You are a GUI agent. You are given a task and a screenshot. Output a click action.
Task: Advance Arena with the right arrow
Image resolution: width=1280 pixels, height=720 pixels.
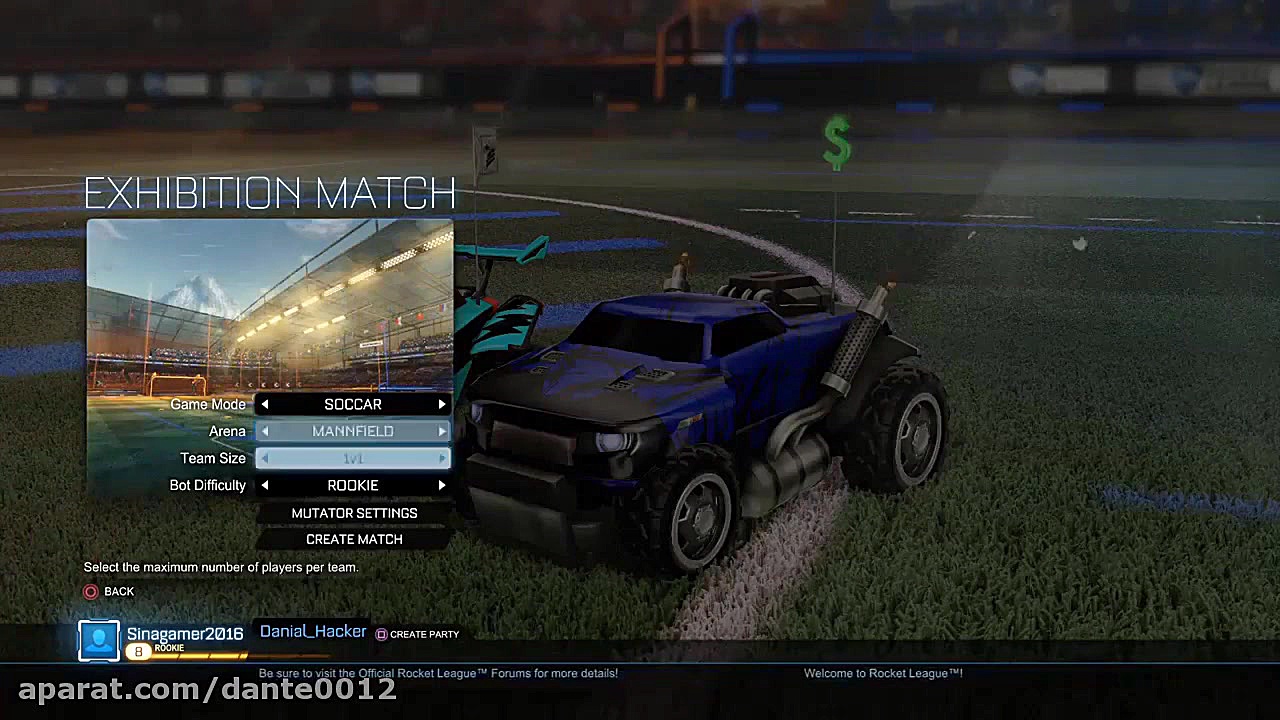tap(441, 431)
